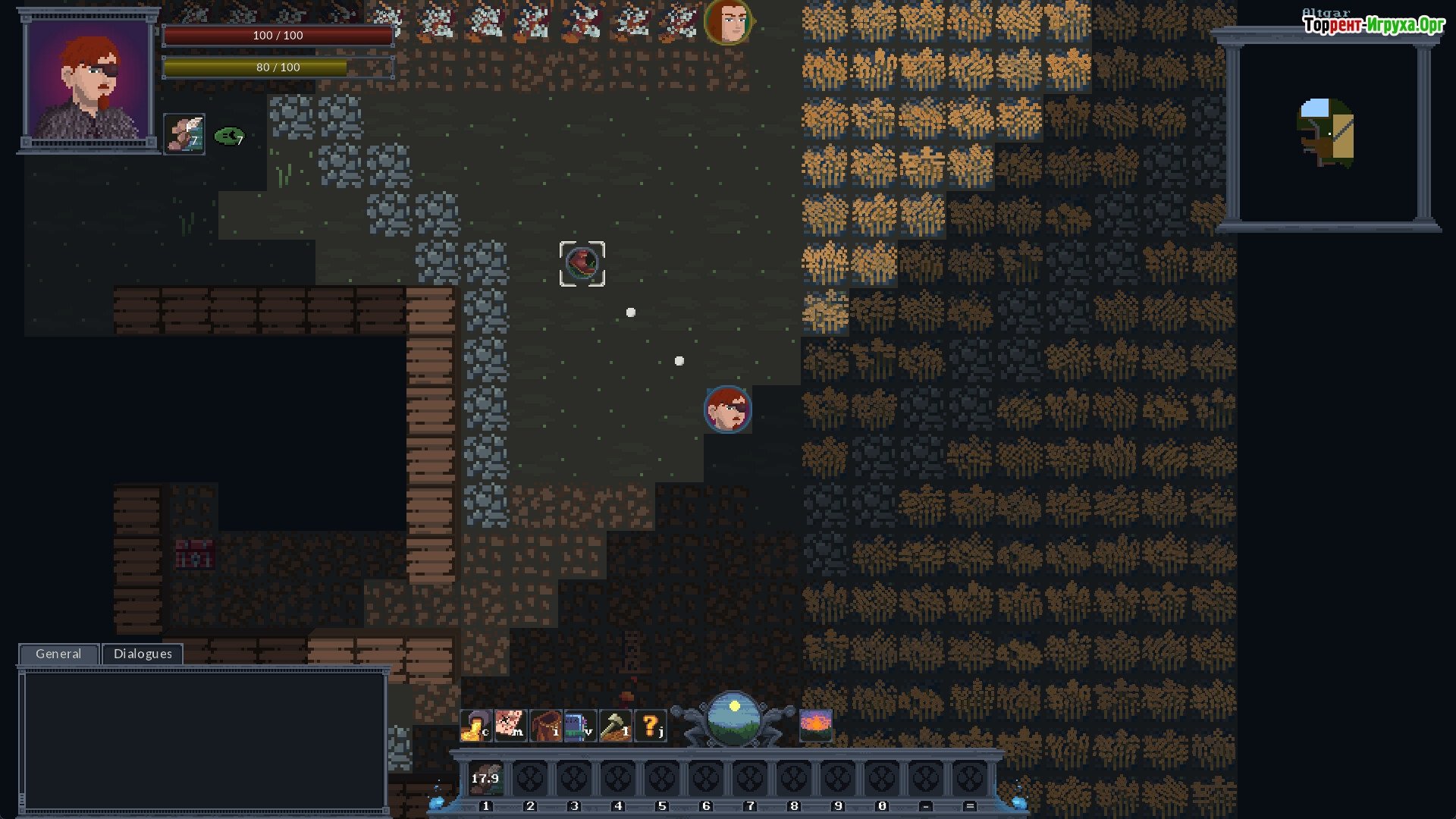Click the orange question mark help icon

pyautogui.click(x=650, y=726)
